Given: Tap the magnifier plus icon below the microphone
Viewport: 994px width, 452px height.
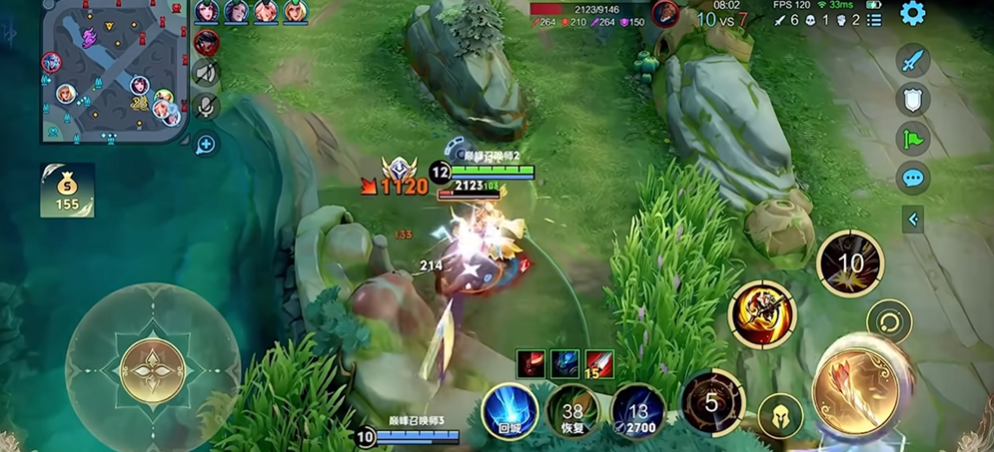Looking at the screenshot, I should (x=206, y=145).
